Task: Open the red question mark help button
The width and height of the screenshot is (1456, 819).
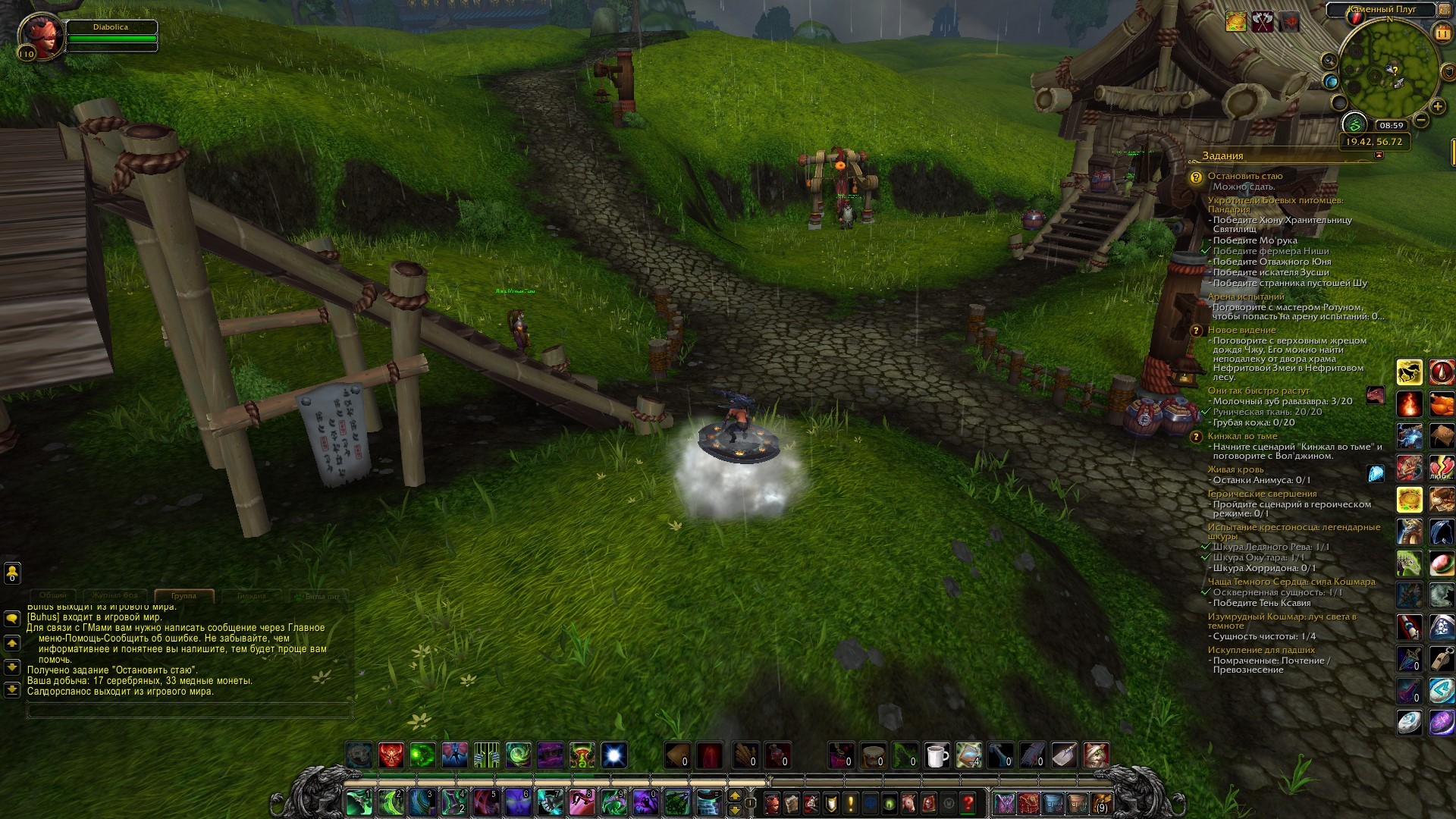Action: [x=968, y=802]
